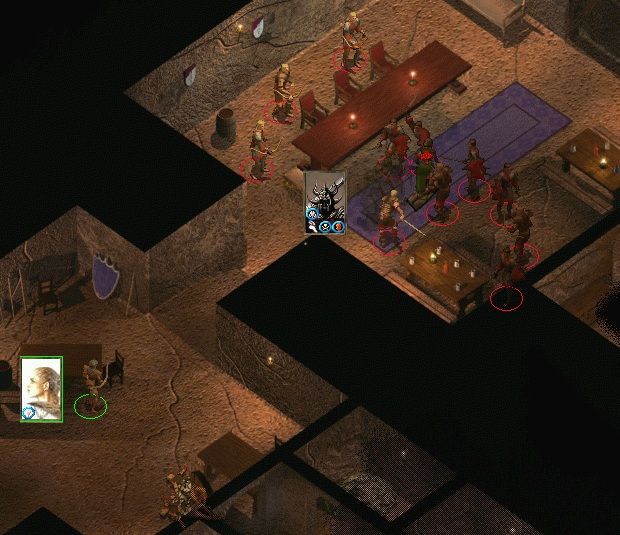Select the unit with the green circle
The image size is (620, 535).
coord(92,392)
